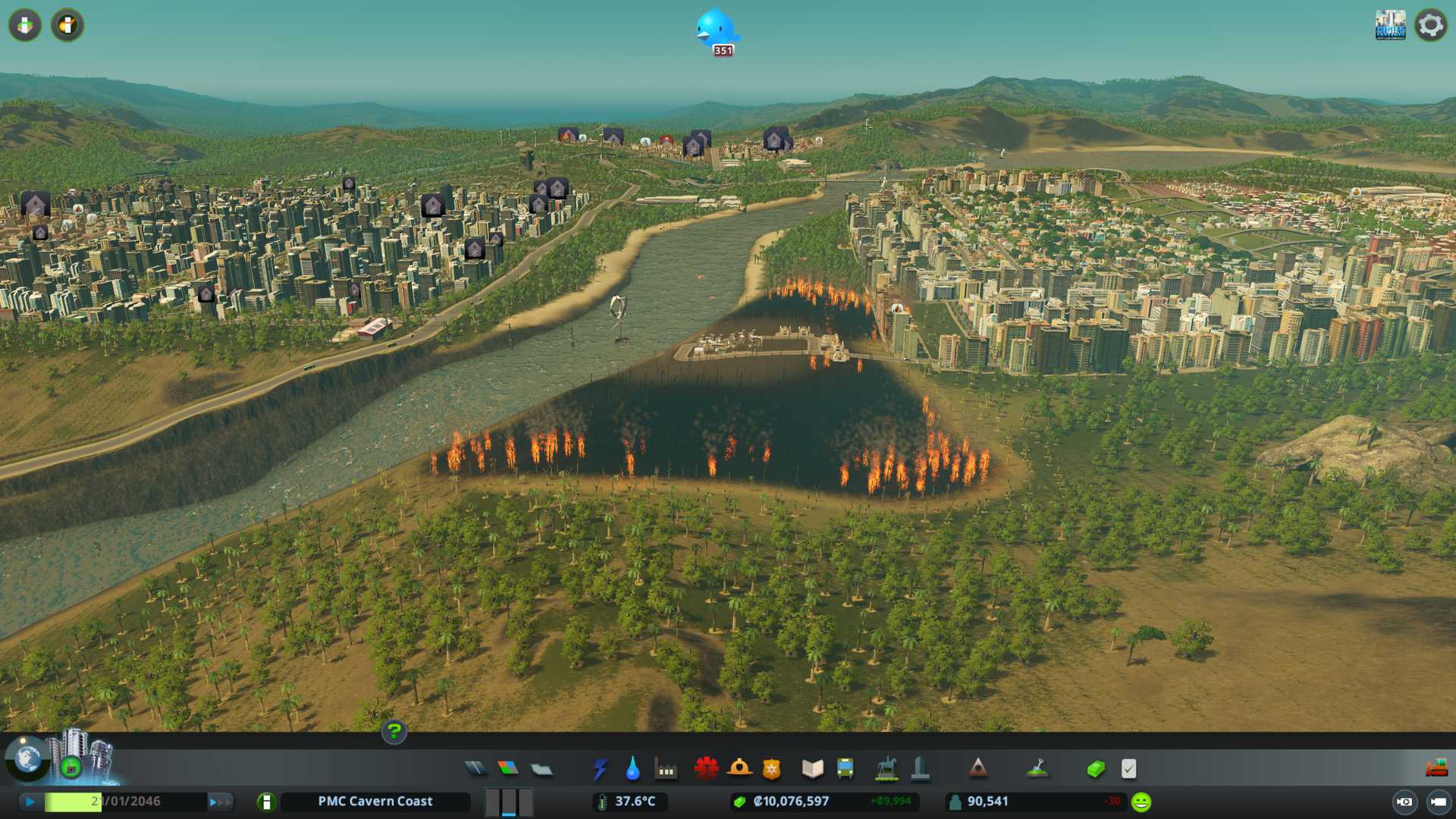This screenshot has height=819, width=1456.
Task: Open the Districts painting menu
Action: (x=541, y=769)
